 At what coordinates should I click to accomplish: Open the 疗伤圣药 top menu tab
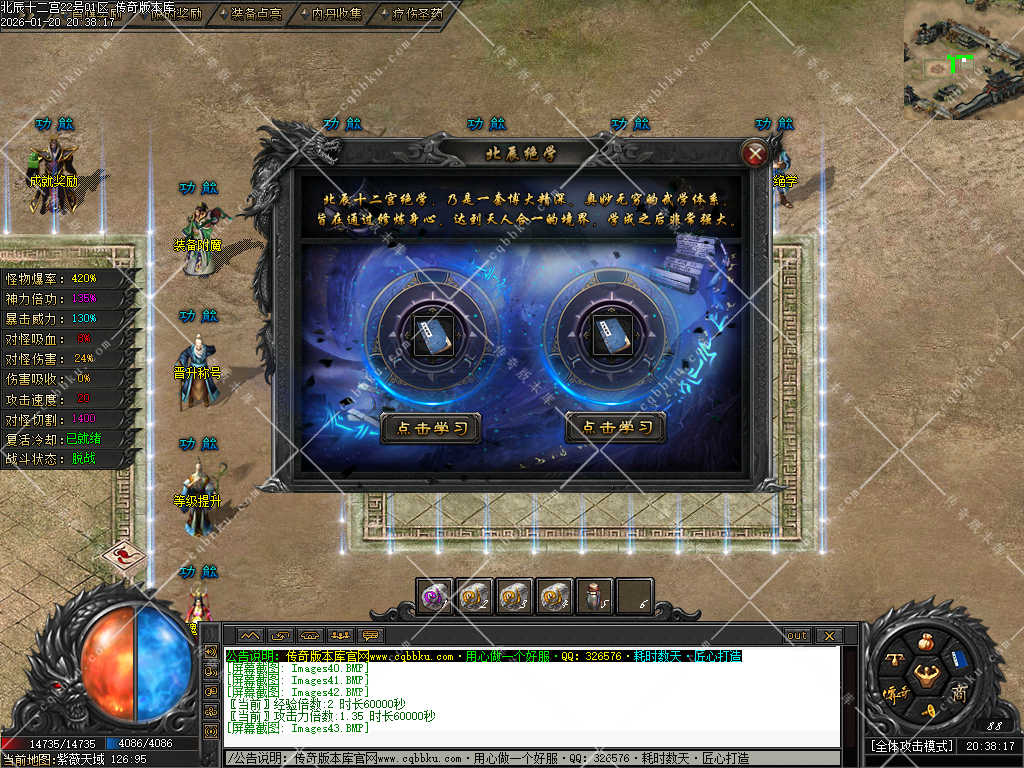[418, 14]
